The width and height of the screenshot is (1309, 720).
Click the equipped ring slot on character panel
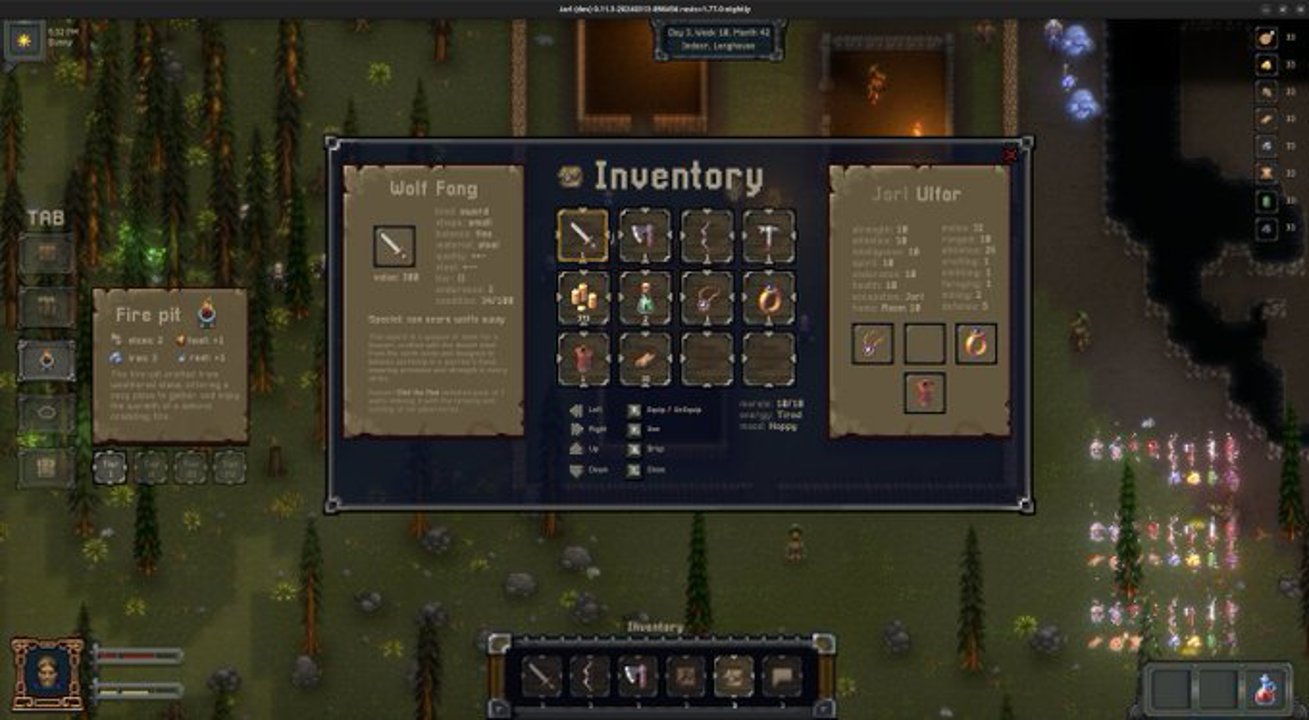click(x=976, y=343)
